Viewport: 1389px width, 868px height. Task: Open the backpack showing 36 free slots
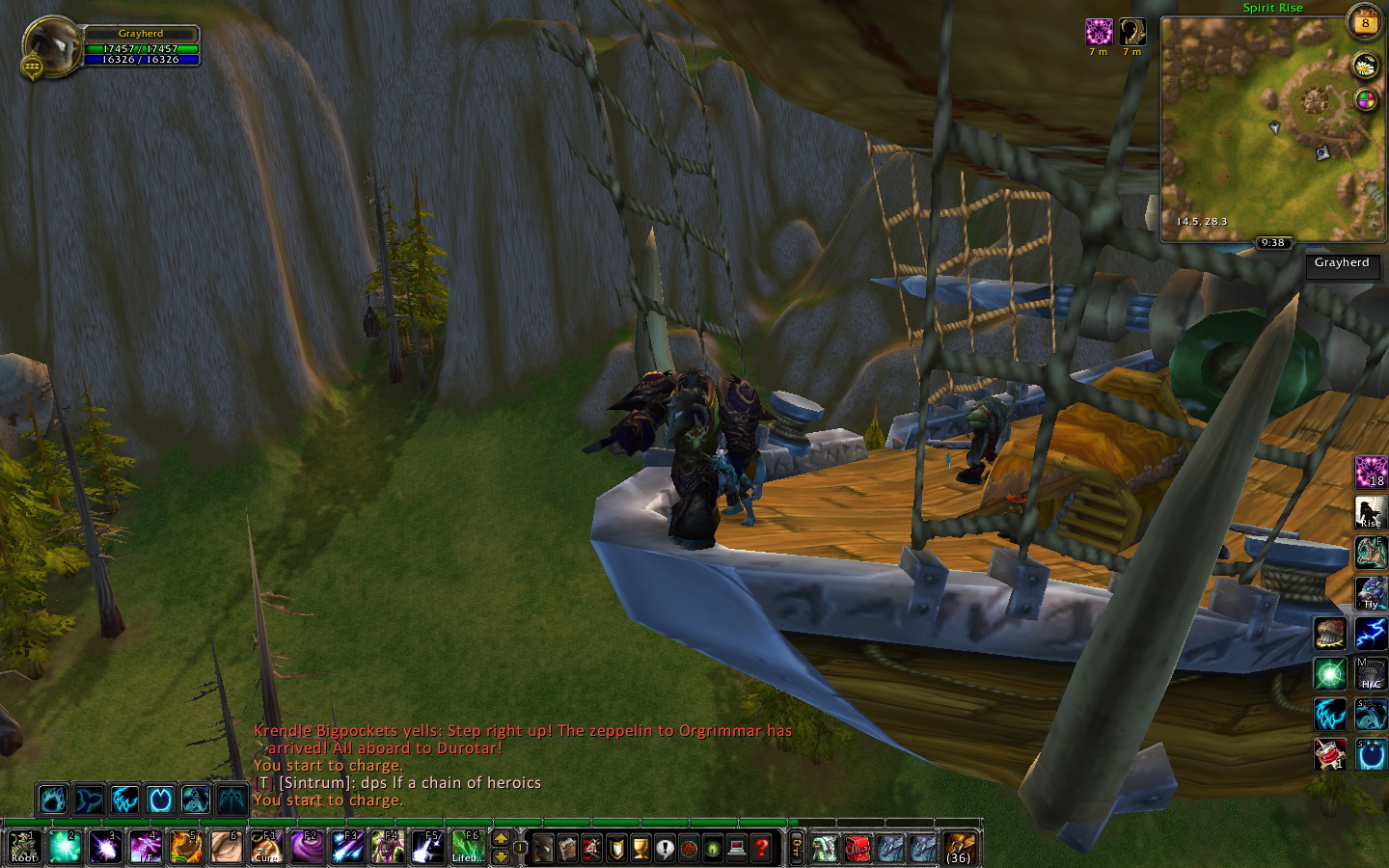point(959,847)
